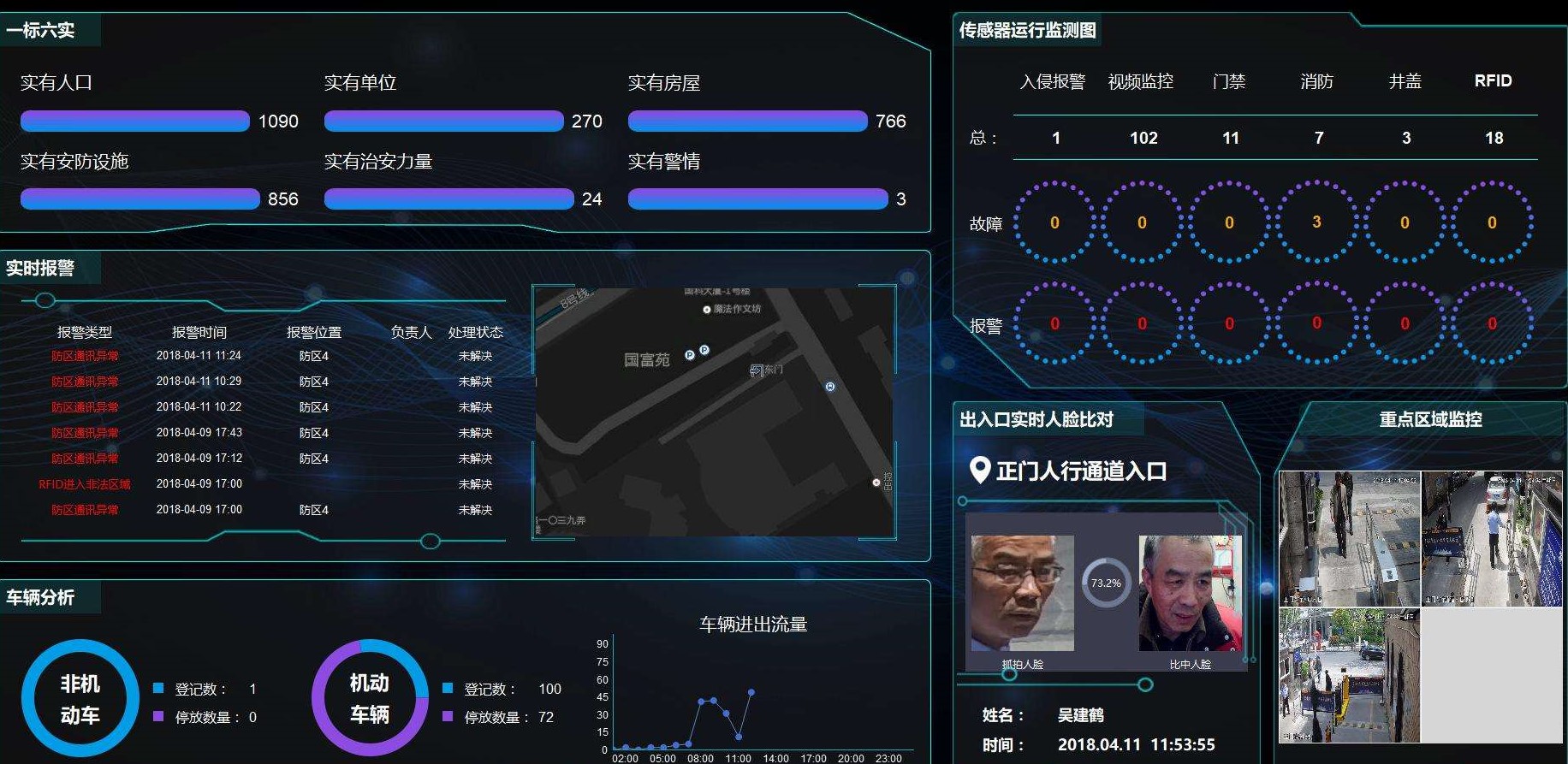Click 未解决 on the topmost alarm row

tap(474, 356)
